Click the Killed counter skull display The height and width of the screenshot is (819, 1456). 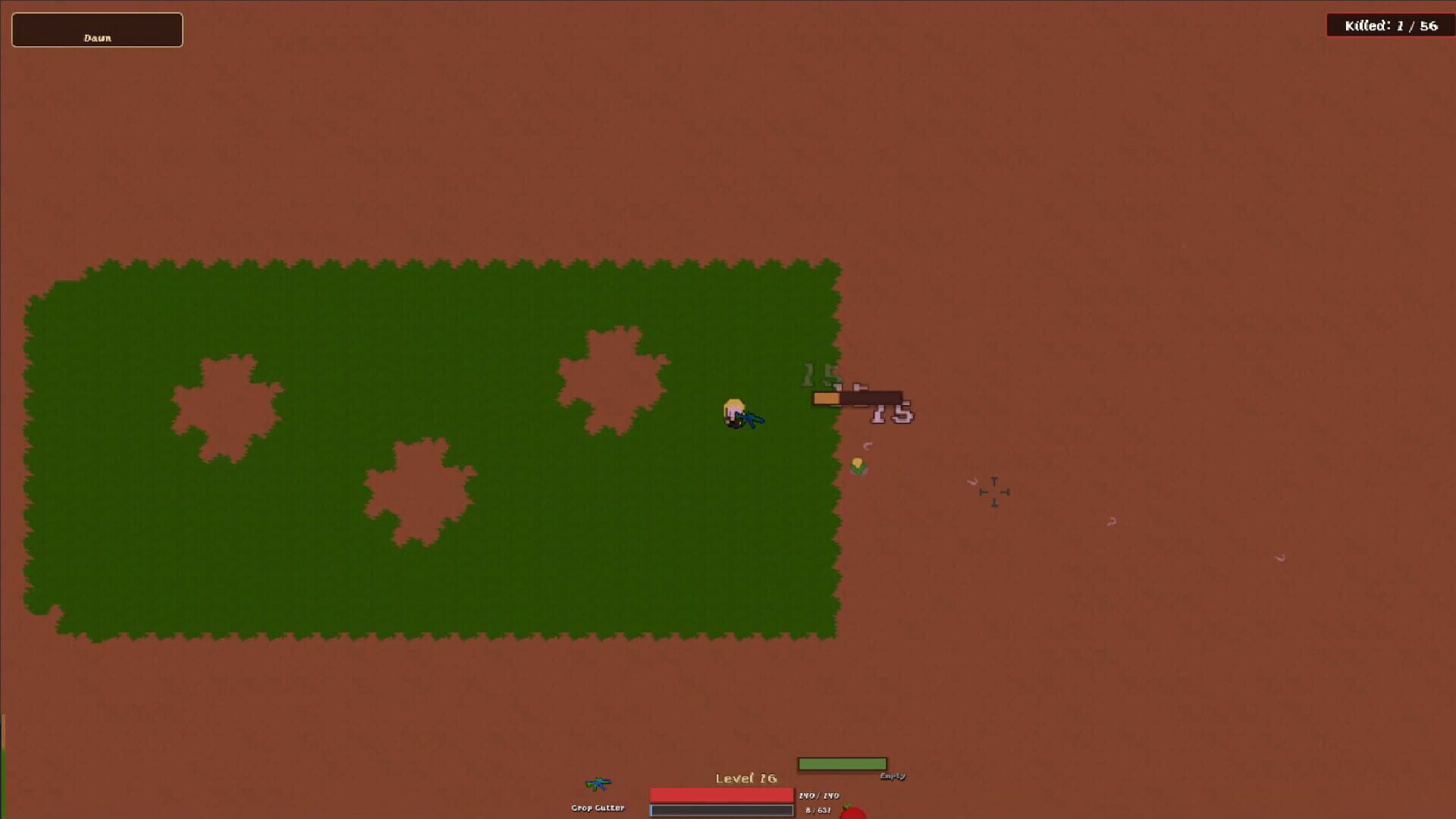tap(1391, 25)
